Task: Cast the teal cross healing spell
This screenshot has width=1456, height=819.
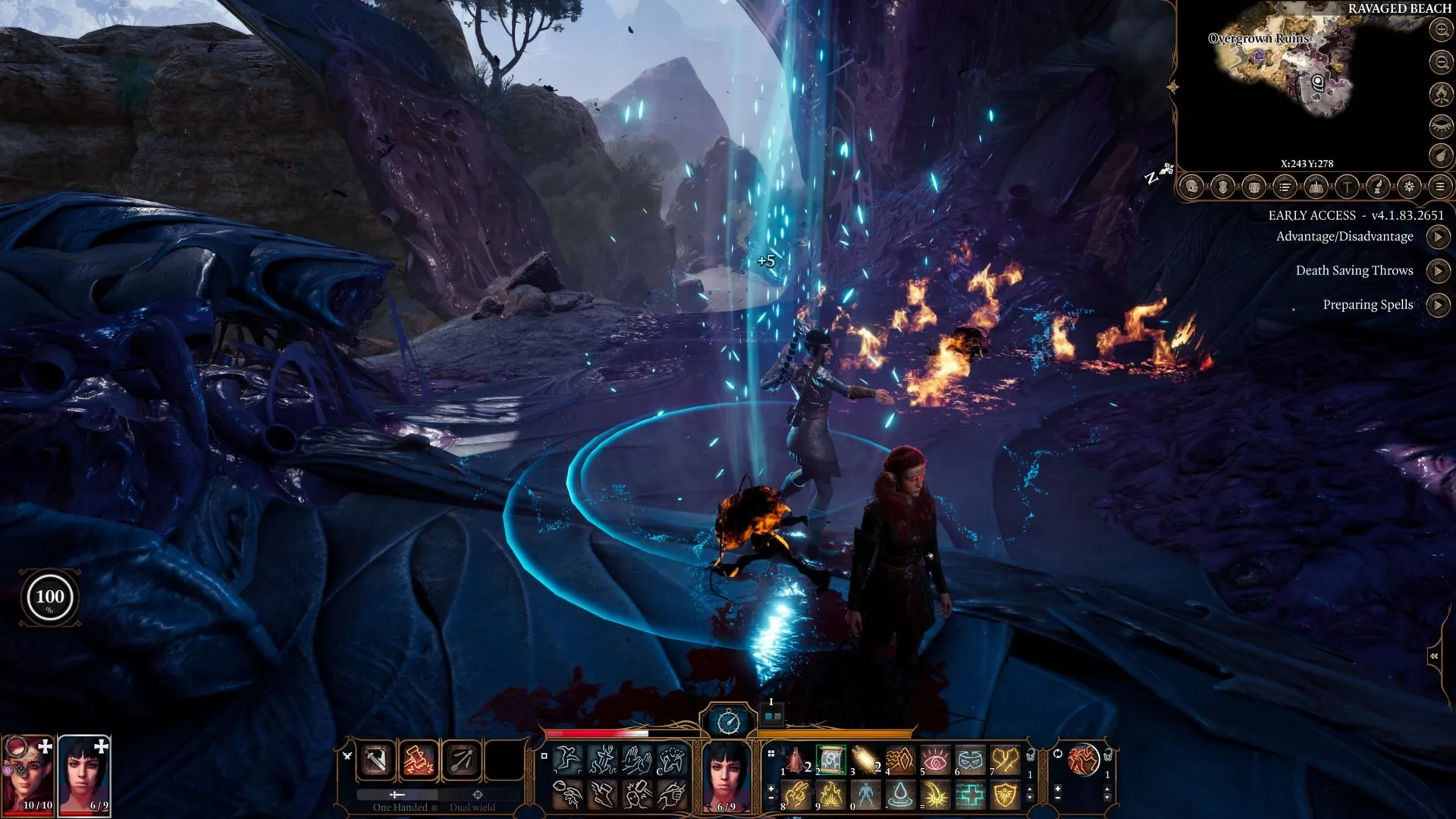Action: [x=971, y=795]
